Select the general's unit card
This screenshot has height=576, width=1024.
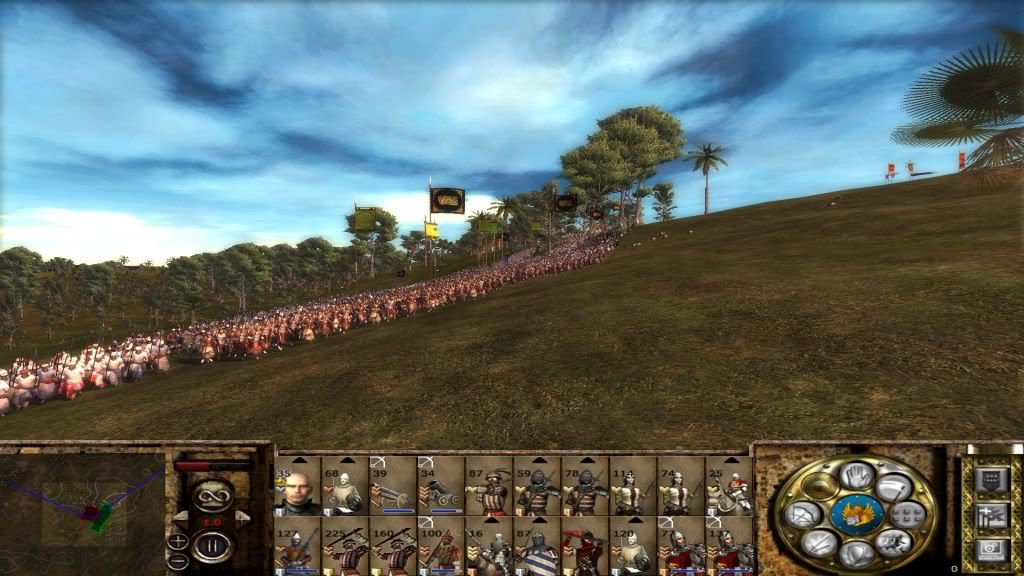[298, 487]
